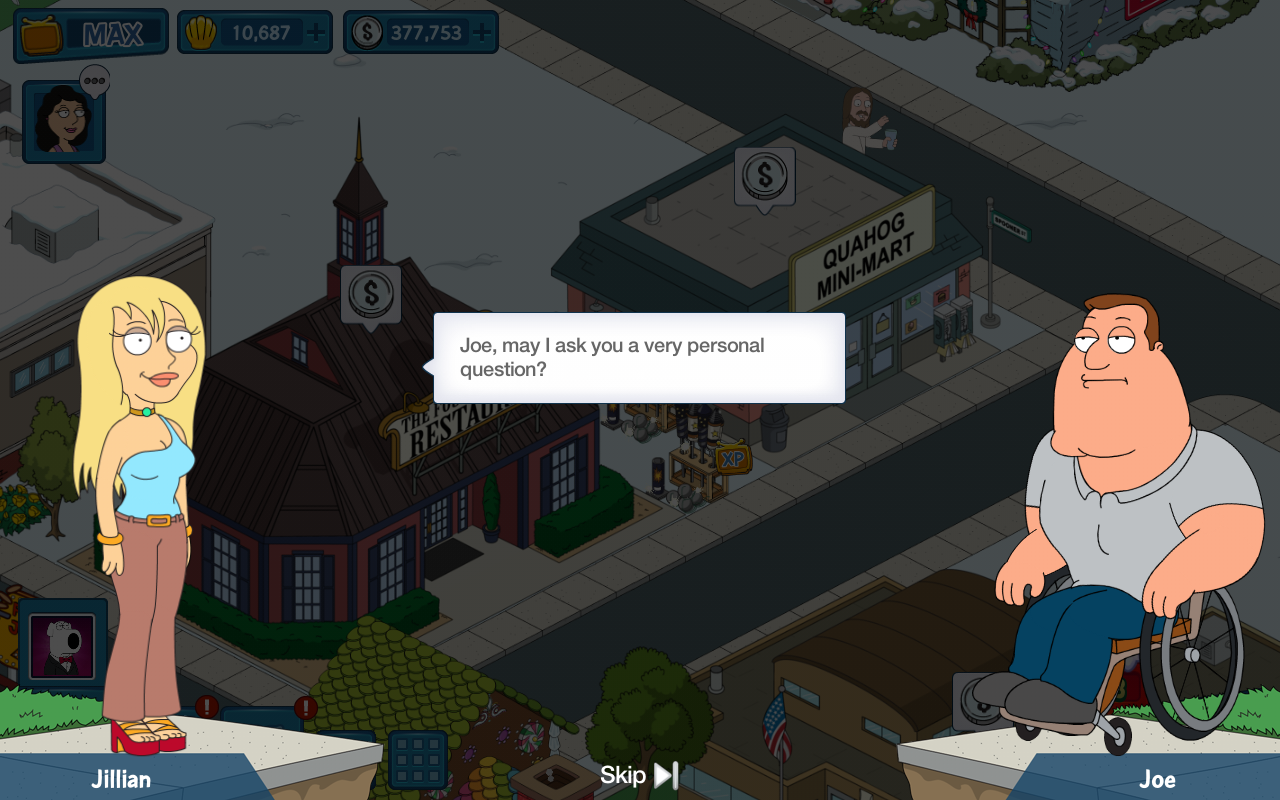The image size is (1280, 800).
Task: Open the quest giver portrait
Action: pyautogui.click(x=64, y=122)
